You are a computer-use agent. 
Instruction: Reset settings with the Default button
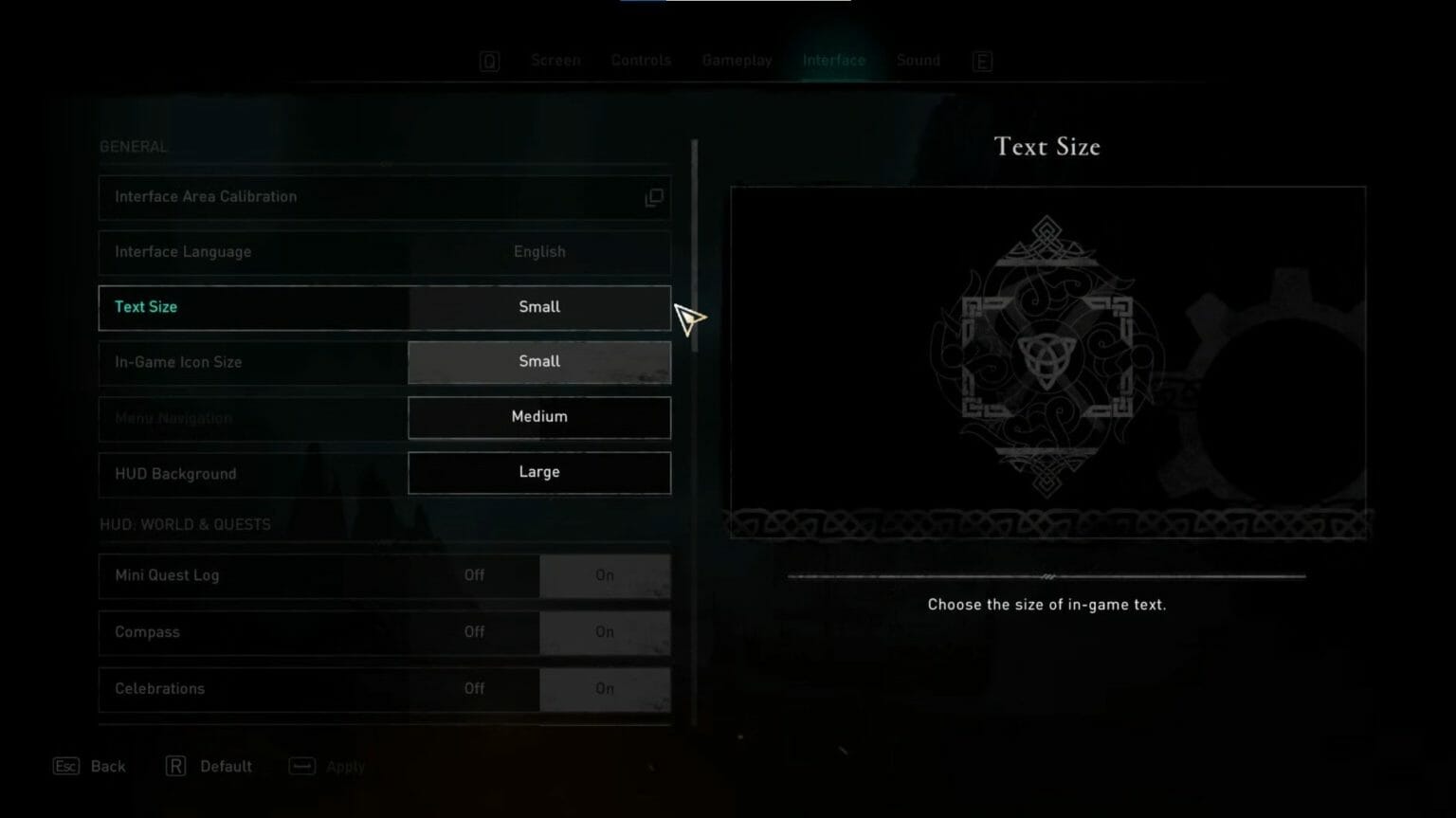point(226,766)
